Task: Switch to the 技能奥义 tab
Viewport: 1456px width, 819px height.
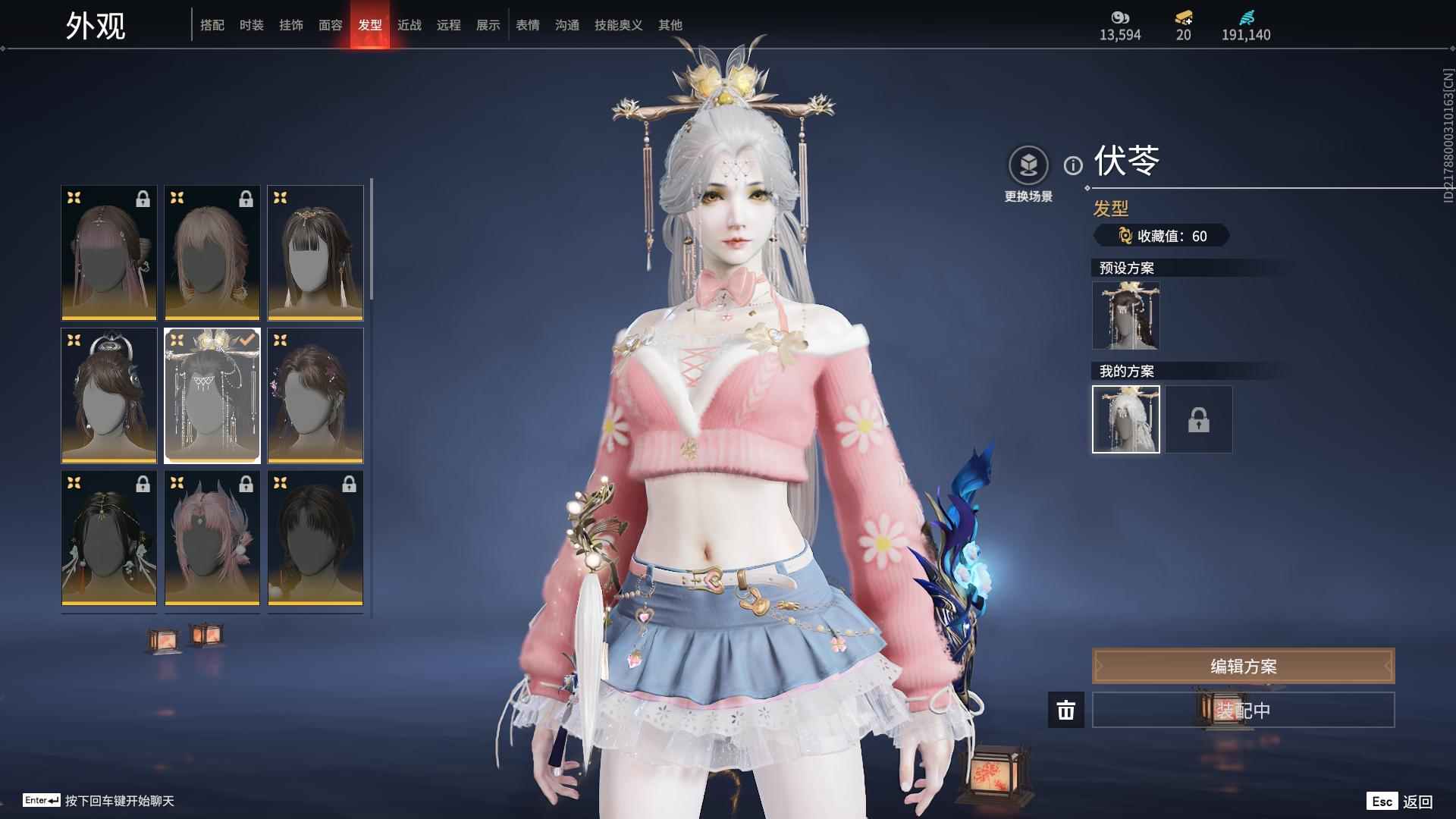Action: click(619, 25)
